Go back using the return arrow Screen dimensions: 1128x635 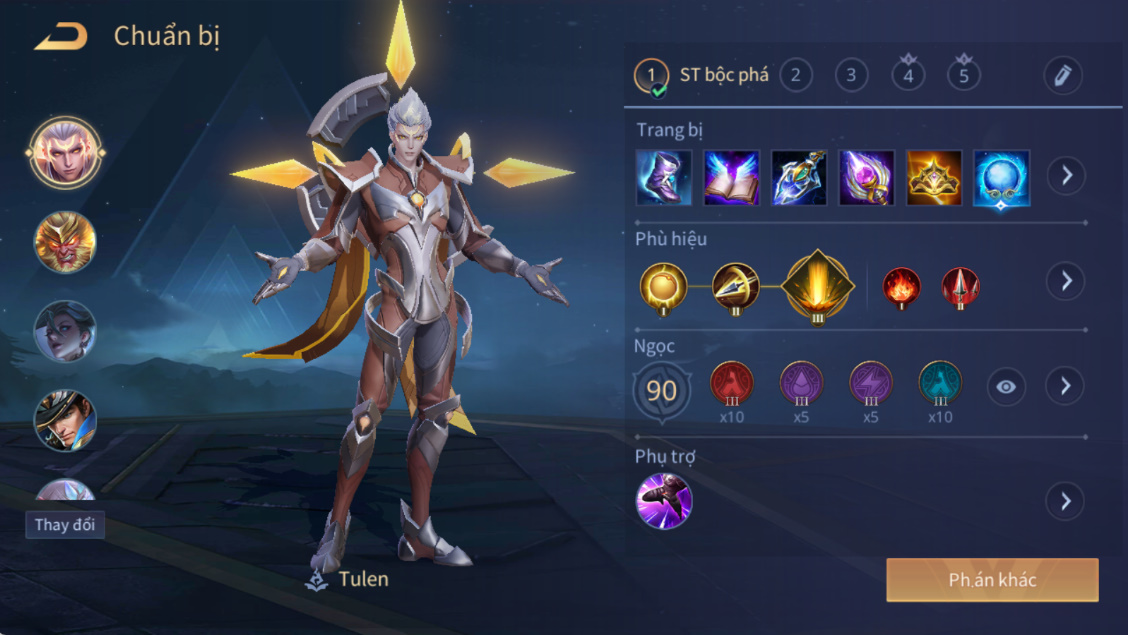(x=61, y=38)
